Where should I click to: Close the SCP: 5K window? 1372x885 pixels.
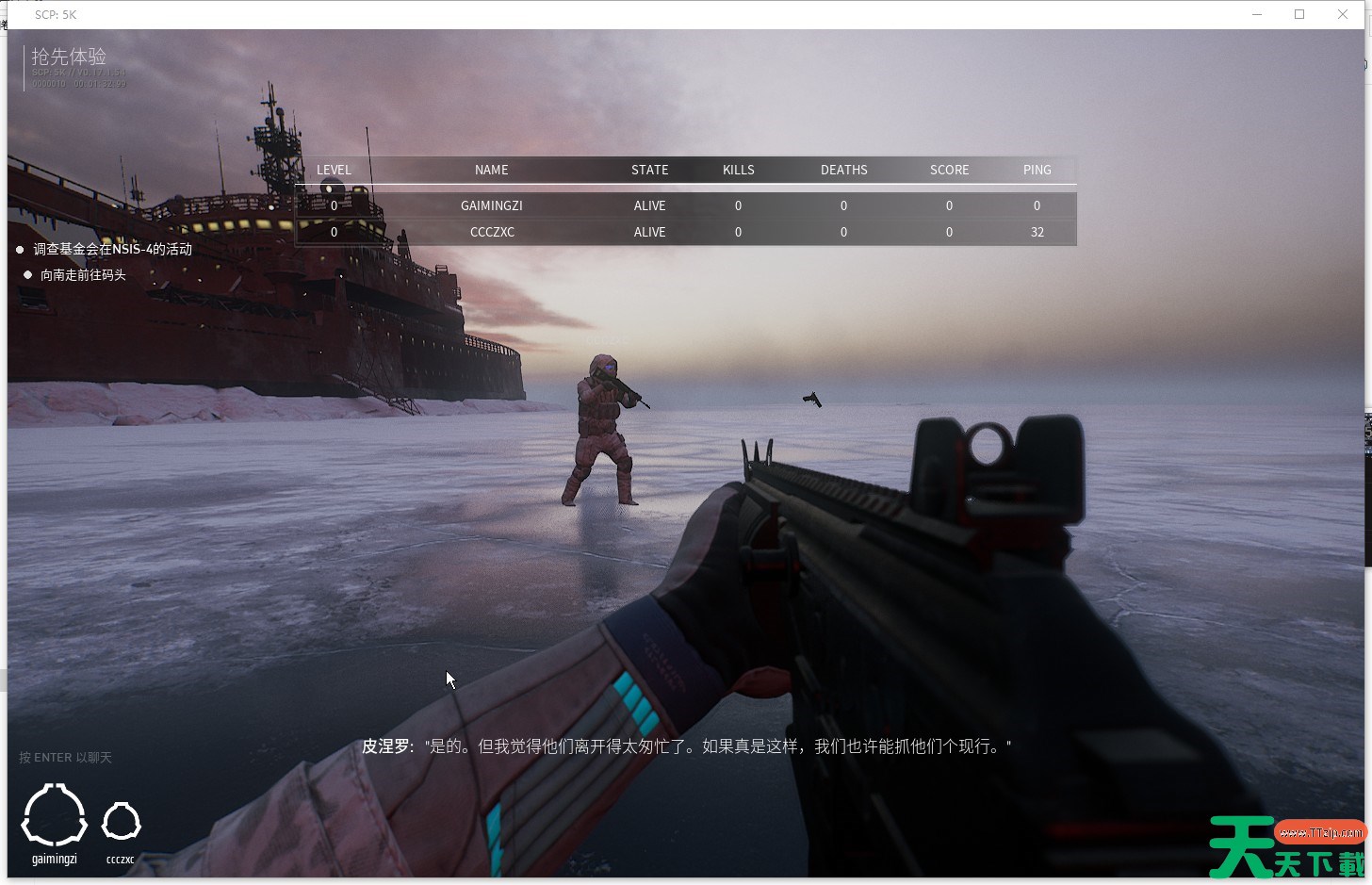[x=1343, y=14]
